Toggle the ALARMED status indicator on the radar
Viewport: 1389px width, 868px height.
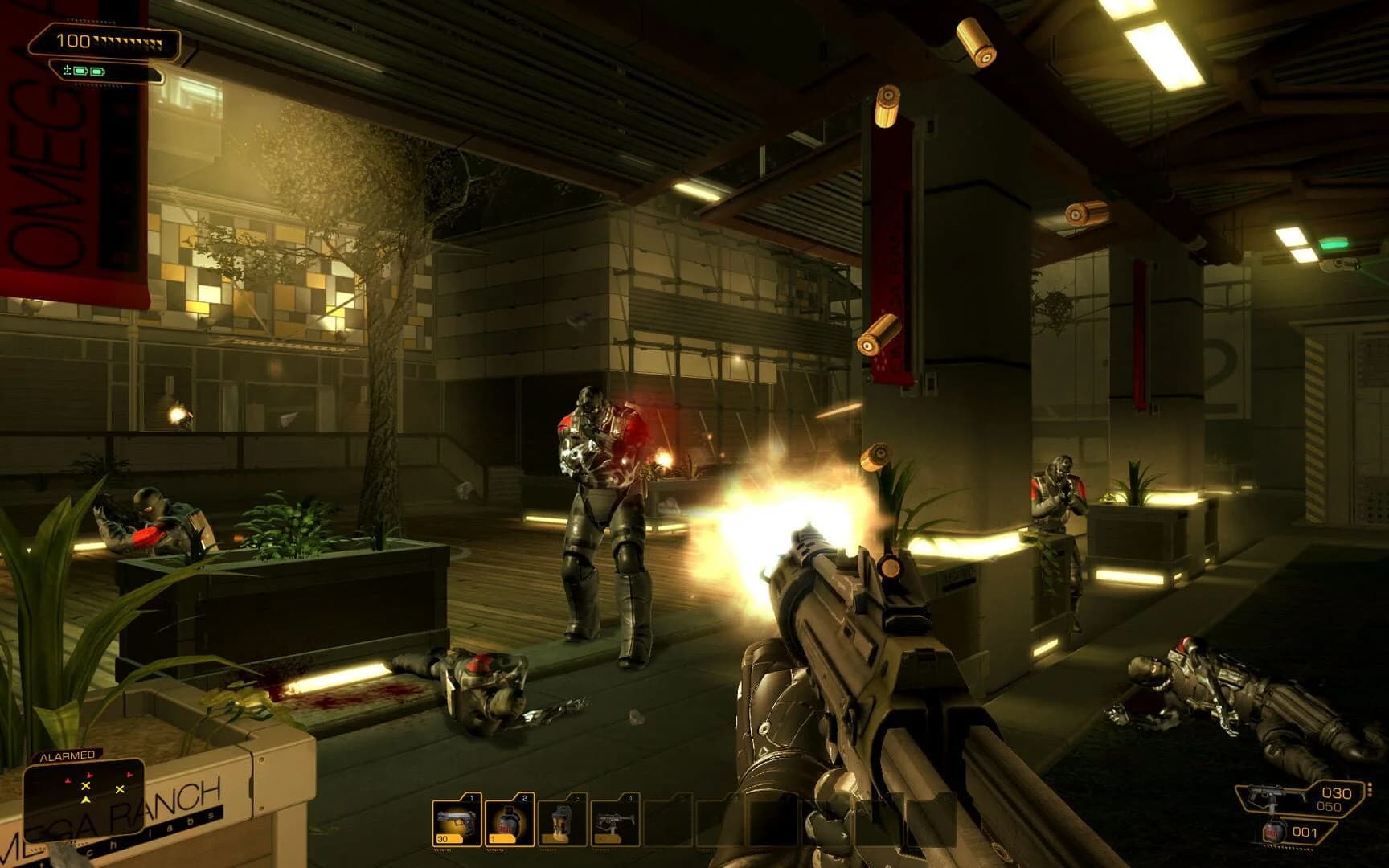67,755
